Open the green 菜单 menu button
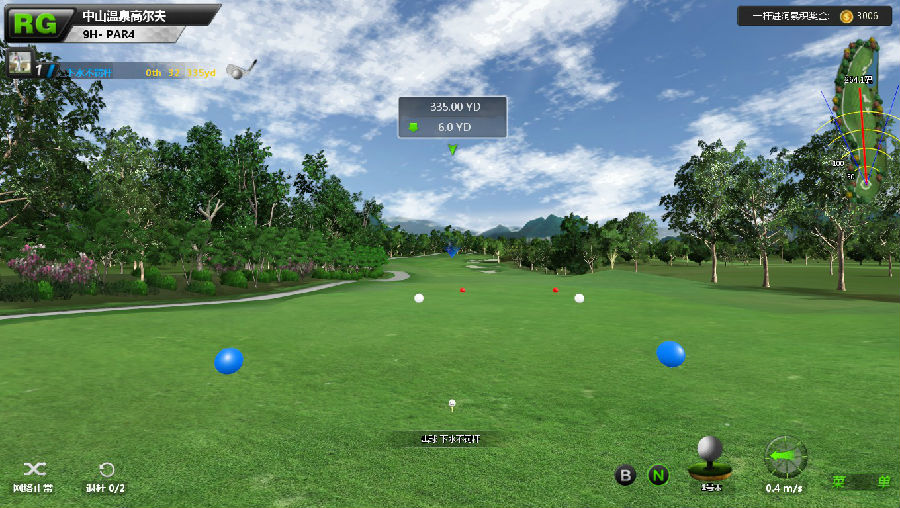The image size is (900, 508). pos(861,481)
